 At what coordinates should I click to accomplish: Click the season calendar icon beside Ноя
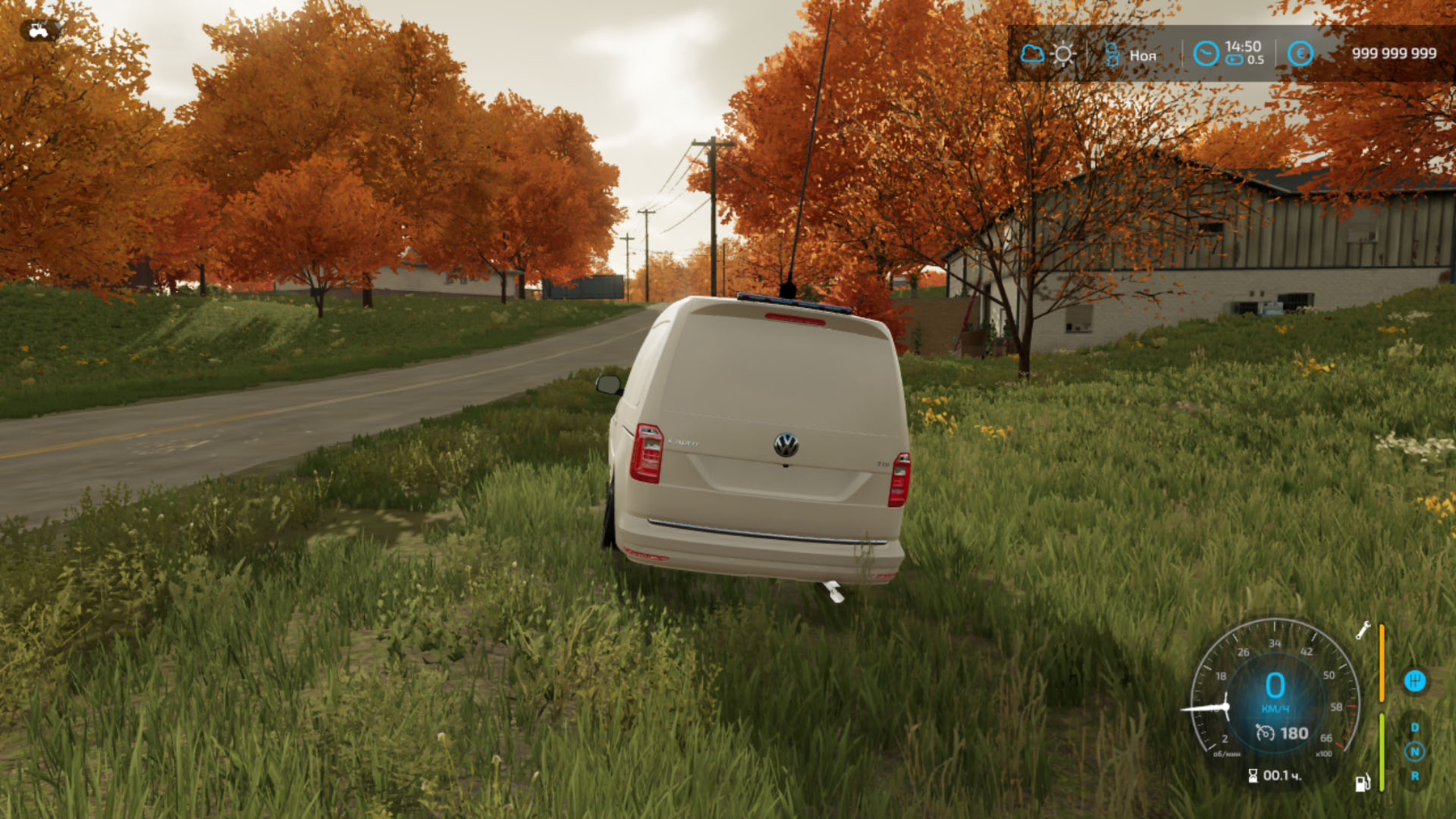[x=1111, y=54]
